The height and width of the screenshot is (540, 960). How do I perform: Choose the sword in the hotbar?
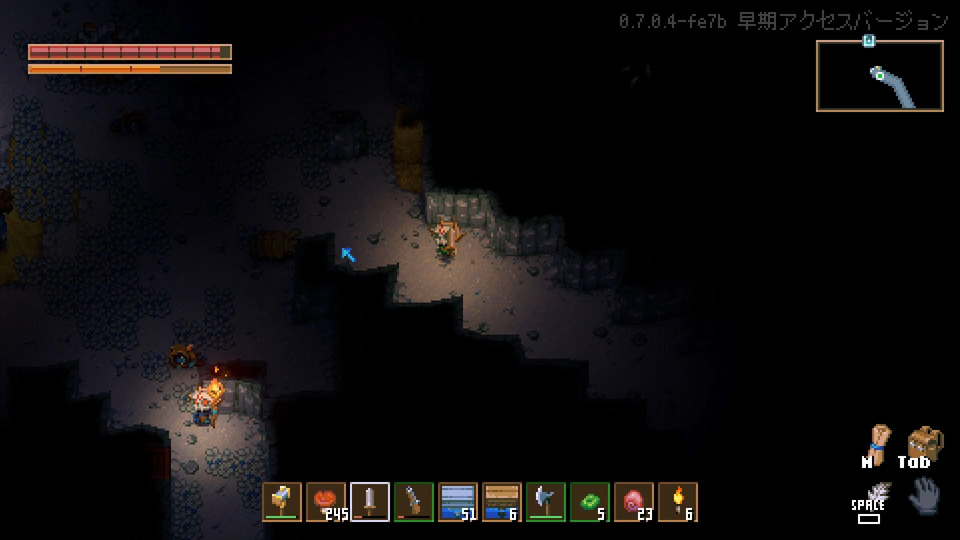370,502
